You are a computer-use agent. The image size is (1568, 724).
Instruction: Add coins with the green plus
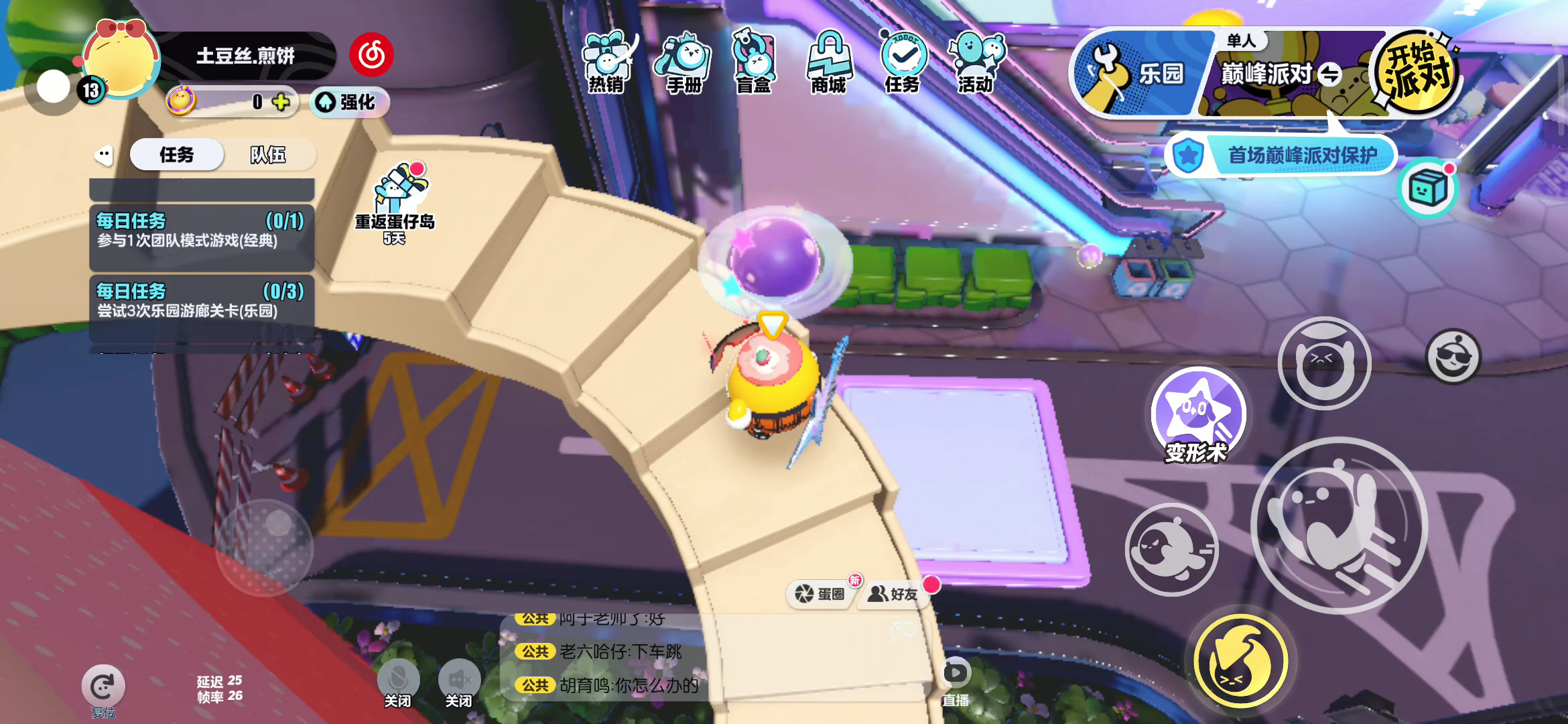[x=281, y=102]
